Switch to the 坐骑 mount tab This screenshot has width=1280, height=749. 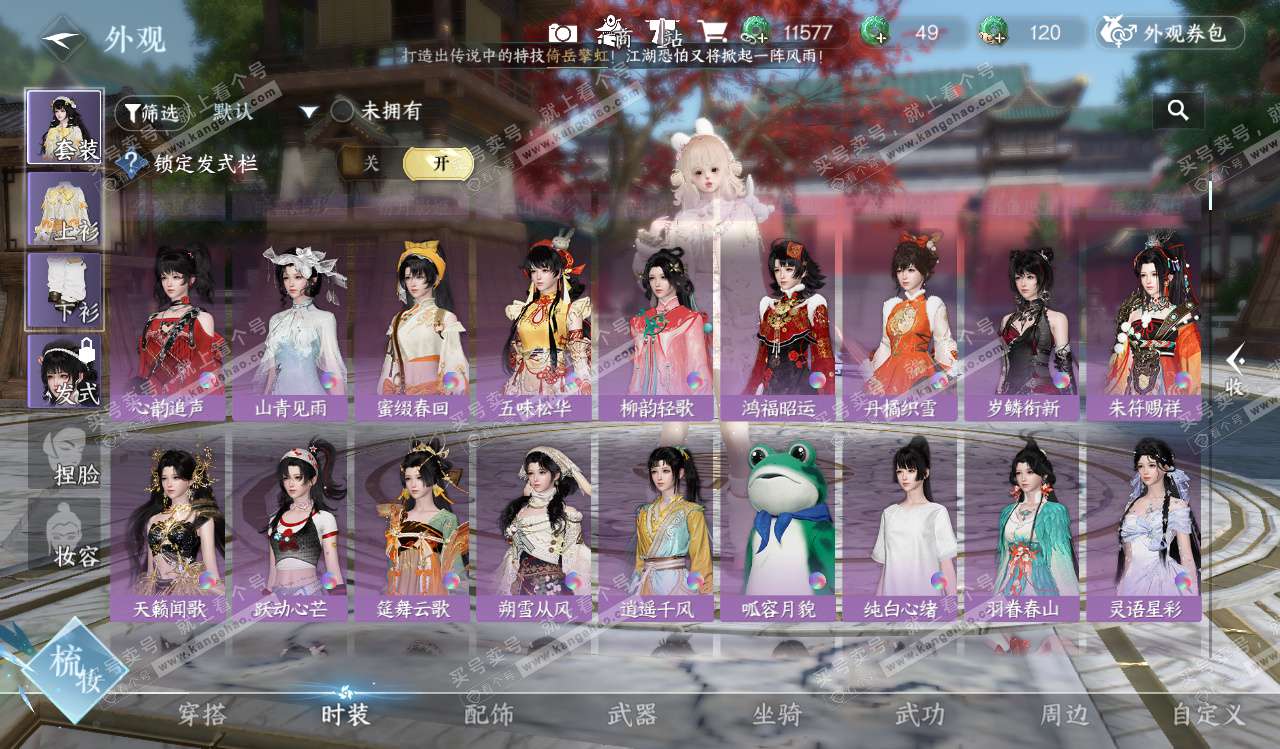[777, 714]
